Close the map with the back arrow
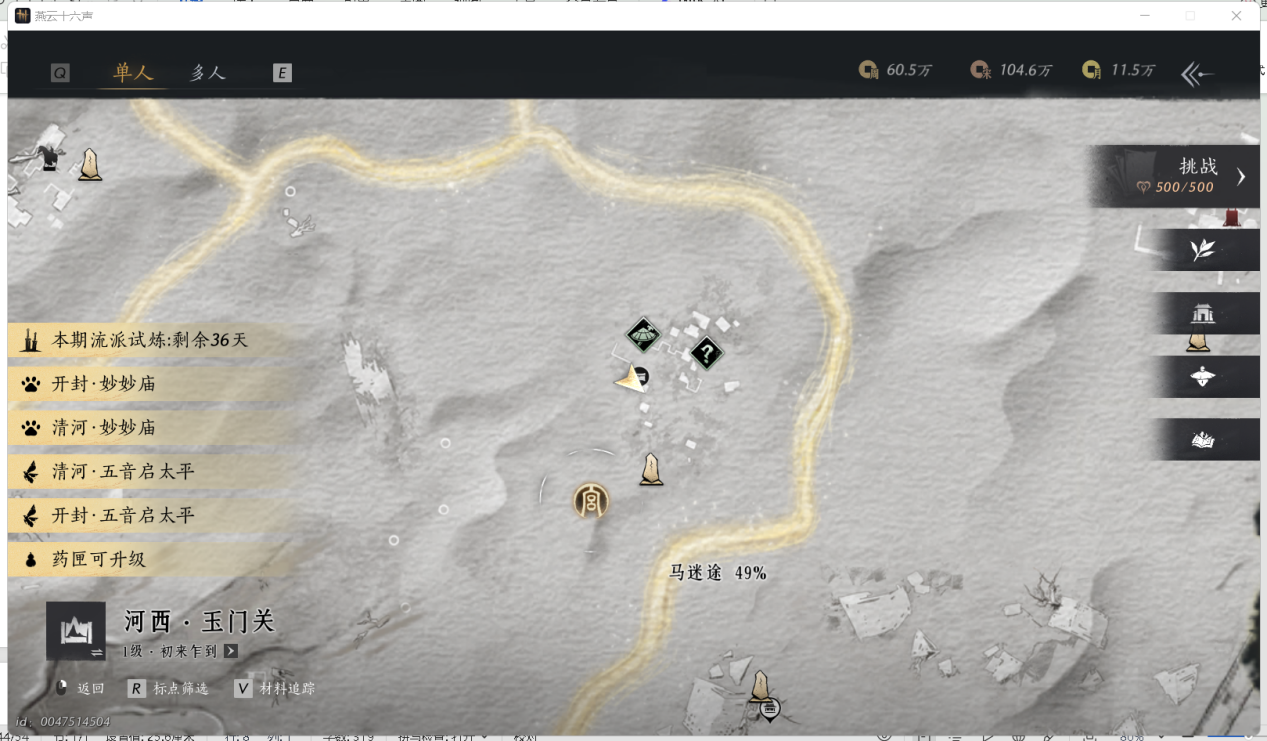 pos(1197,74)
